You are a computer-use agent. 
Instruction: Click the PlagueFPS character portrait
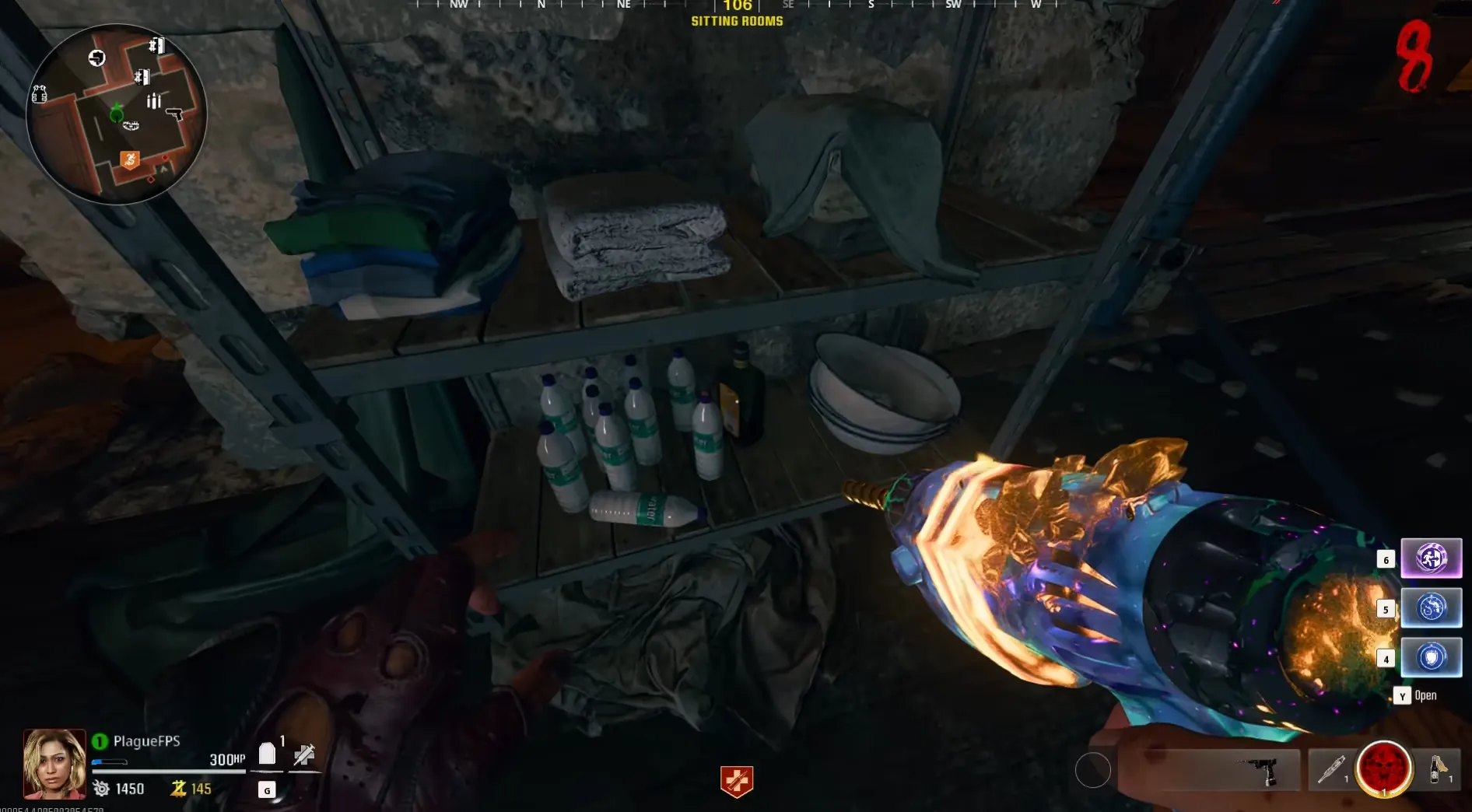pyautogui.click(x=54, y=764)
